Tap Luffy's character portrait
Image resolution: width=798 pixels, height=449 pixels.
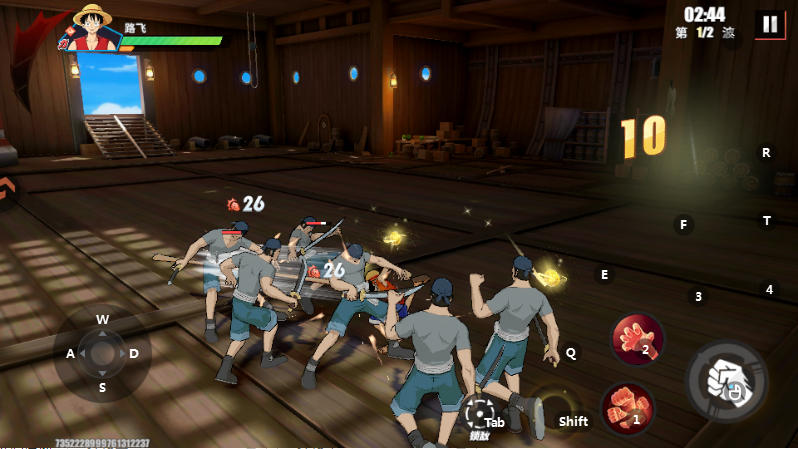pyautogui.click(x=91, y=28)
